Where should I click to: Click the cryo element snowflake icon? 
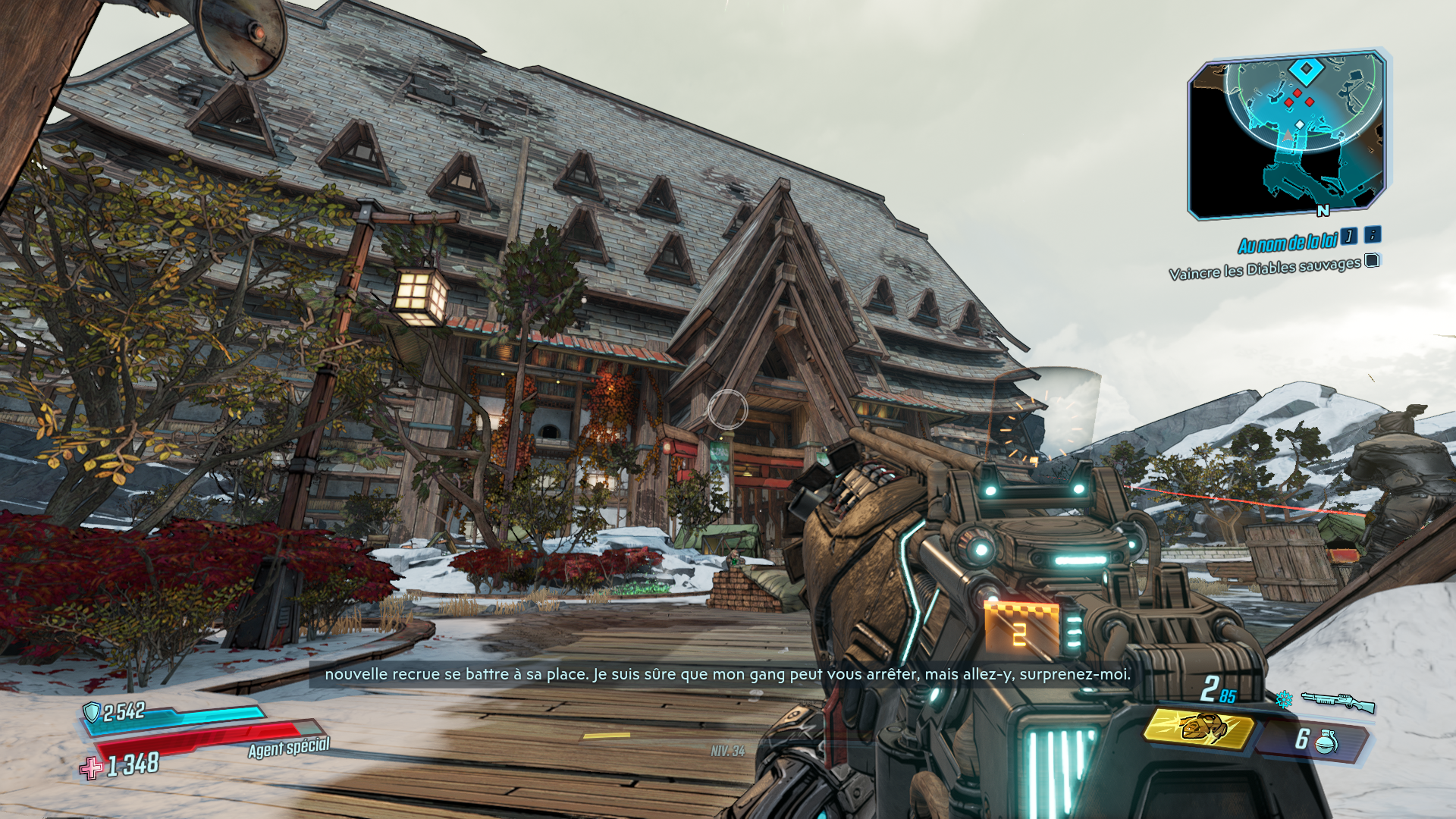tap(1284, 699)
